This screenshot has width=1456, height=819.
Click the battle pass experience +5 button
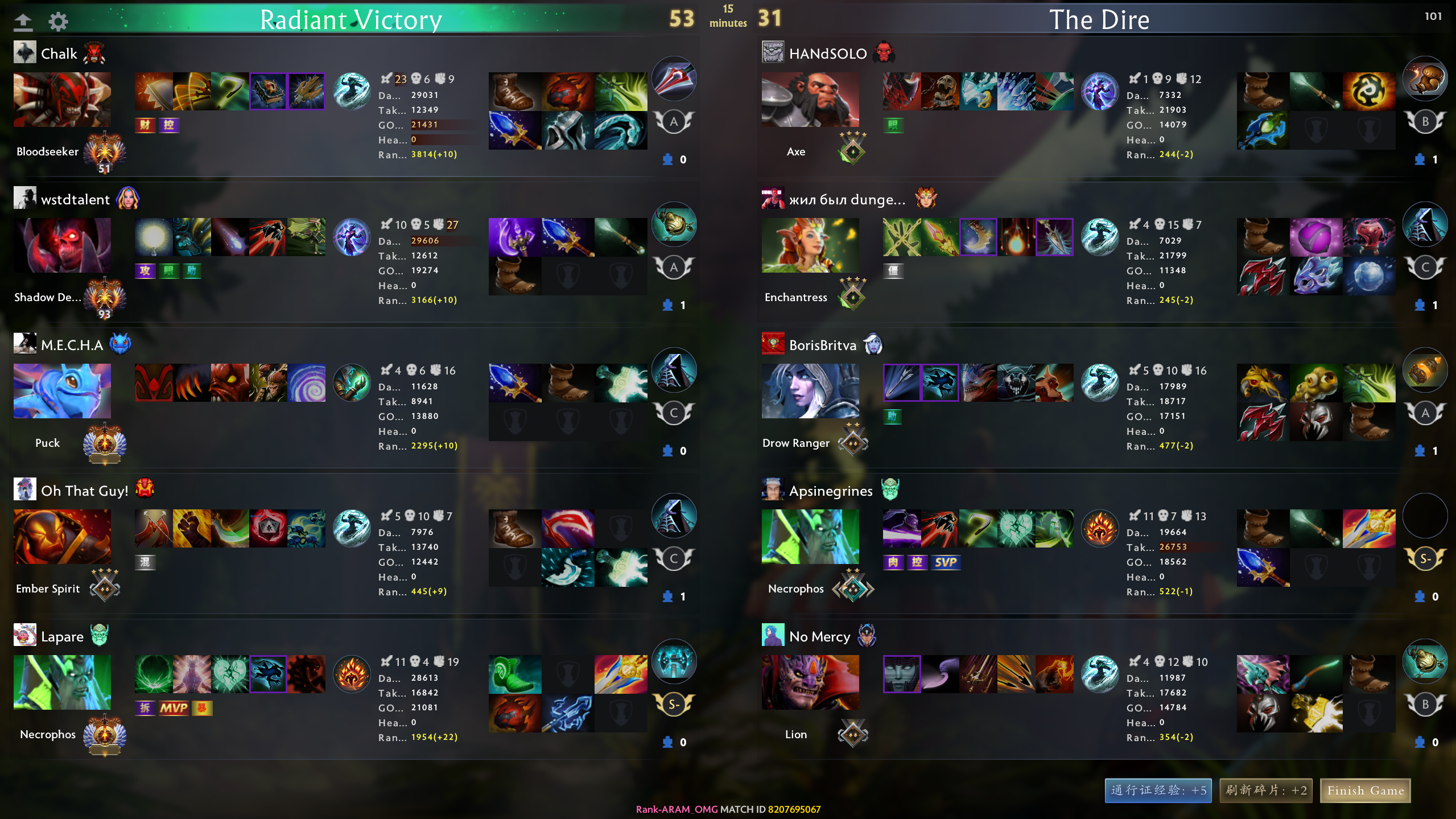pyautogui.click(x=1158, y=790)
